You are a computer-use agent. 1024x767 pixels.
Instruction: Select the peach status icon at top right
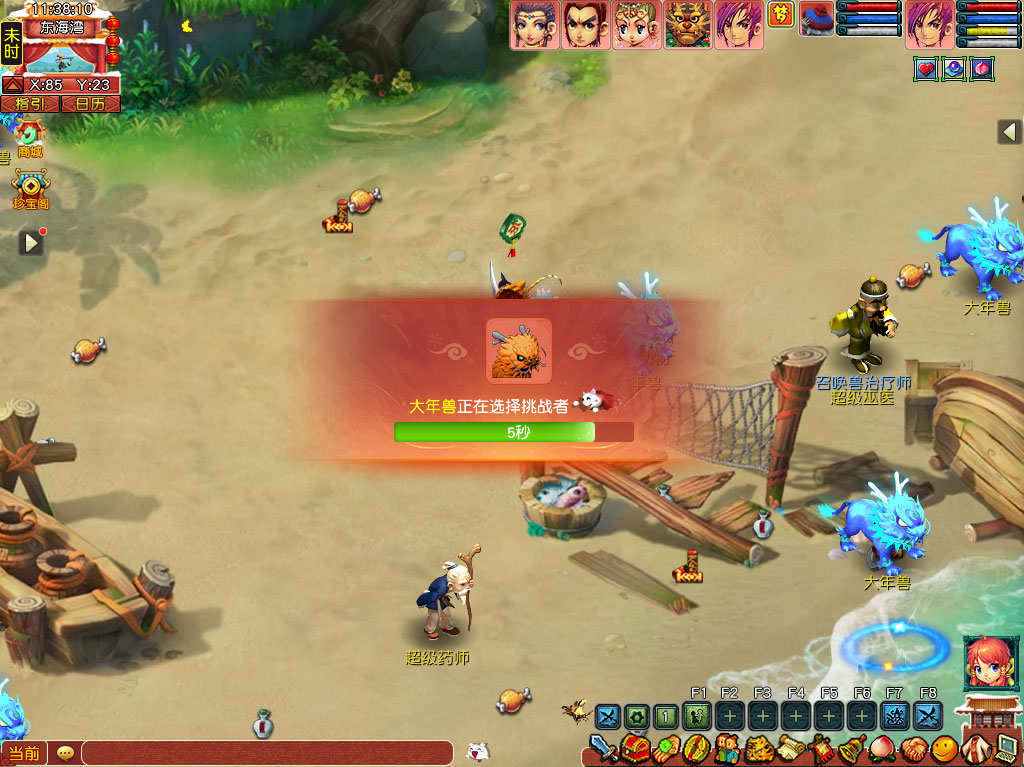click(983, 69)
